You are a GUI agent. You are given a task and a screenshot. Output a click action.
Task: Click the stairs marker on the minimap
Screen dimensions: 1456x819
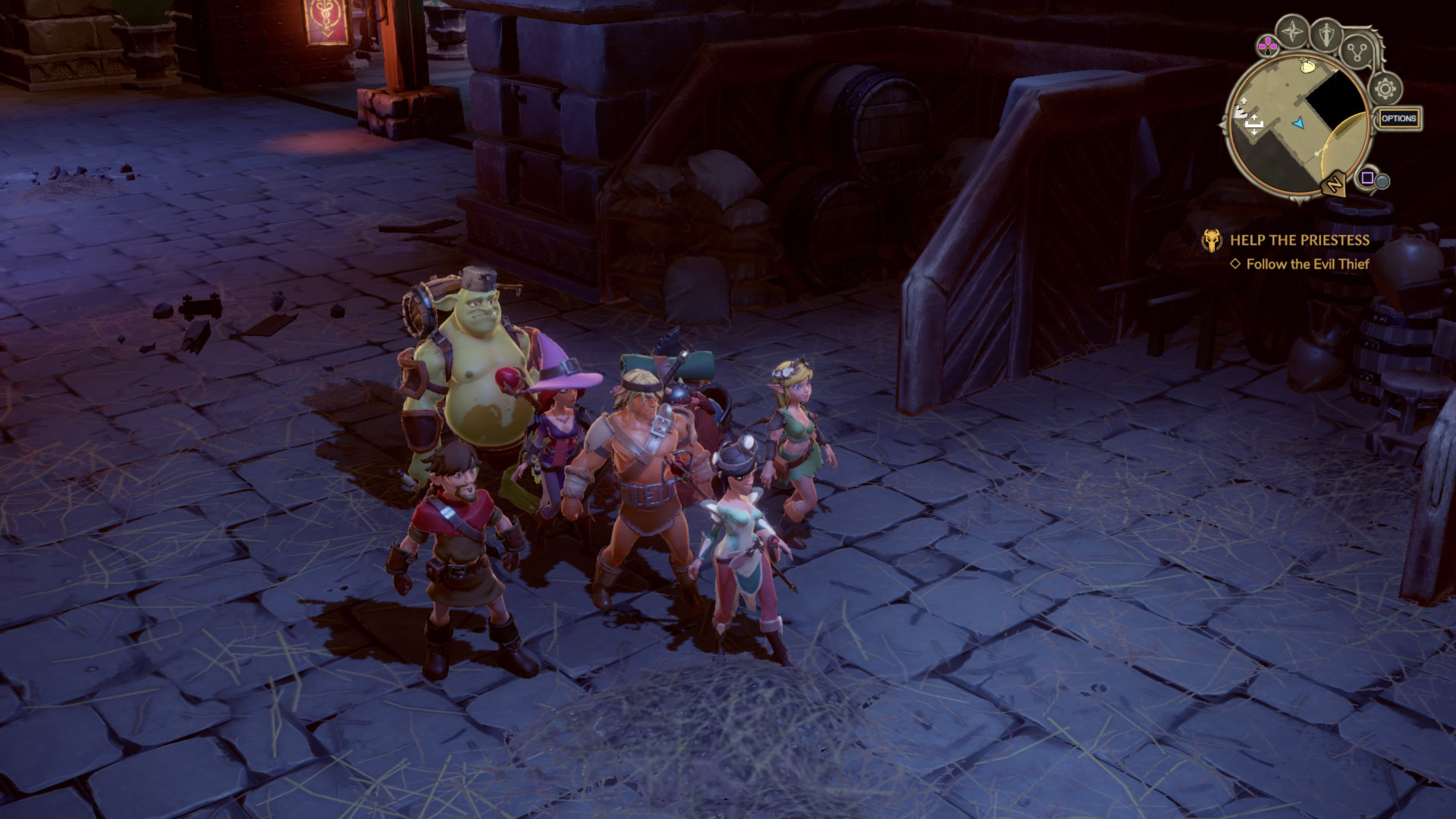(x=1241, y=112)
